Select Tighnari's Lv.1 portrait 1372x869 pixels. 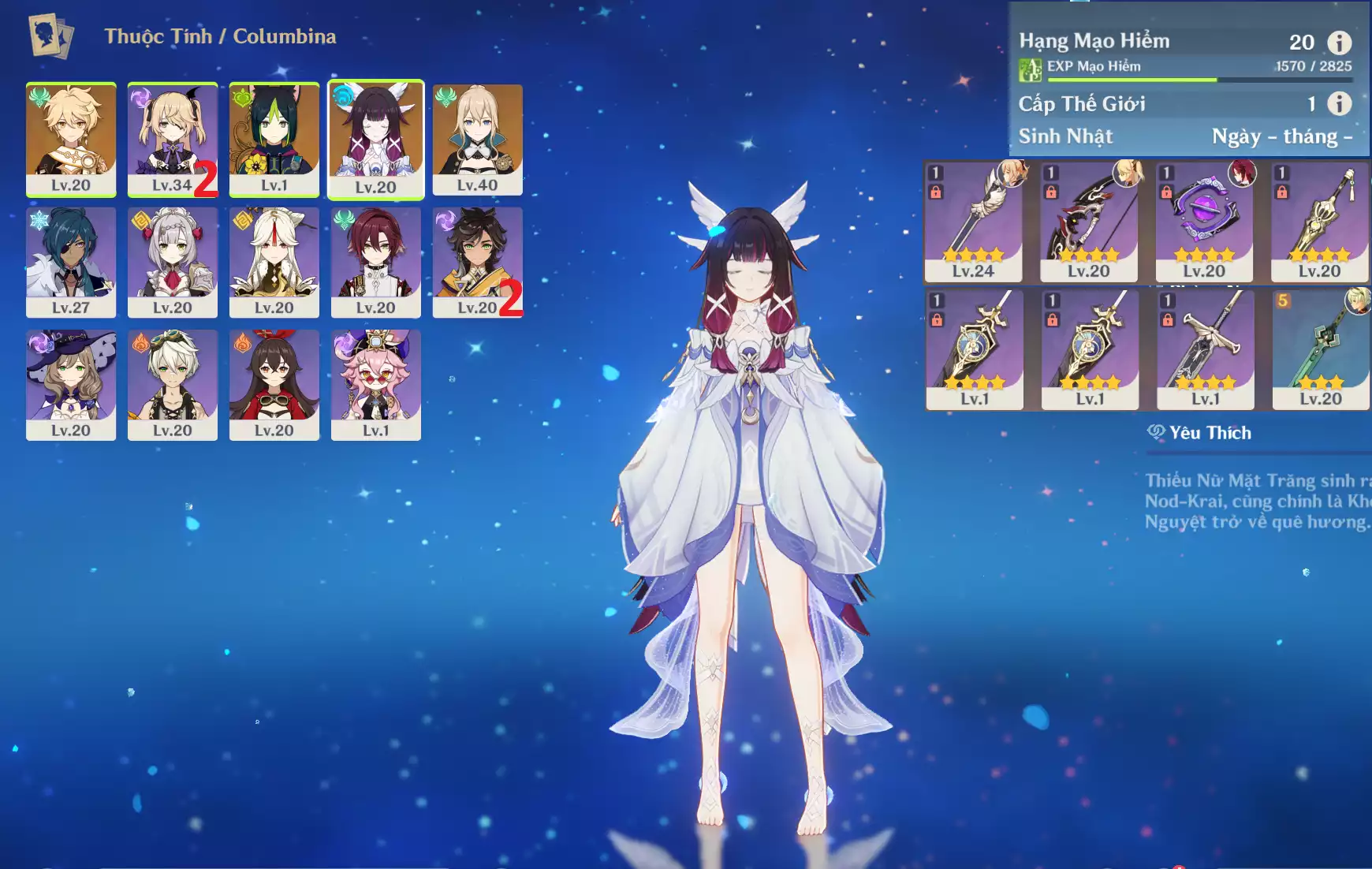pyautogui.click(x=274, y=138)
